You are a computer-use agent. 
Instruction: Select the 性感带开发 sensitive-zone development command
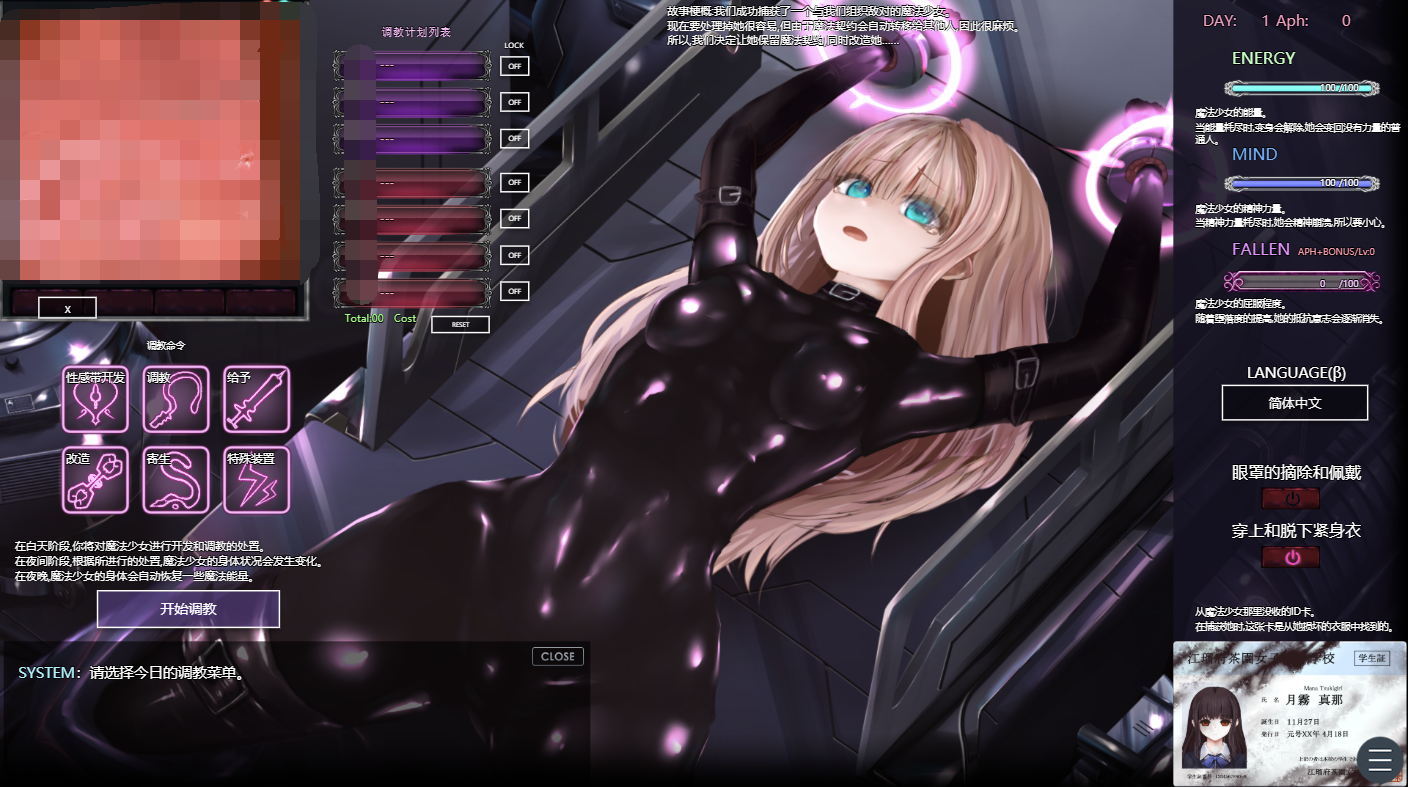(95, 400)
